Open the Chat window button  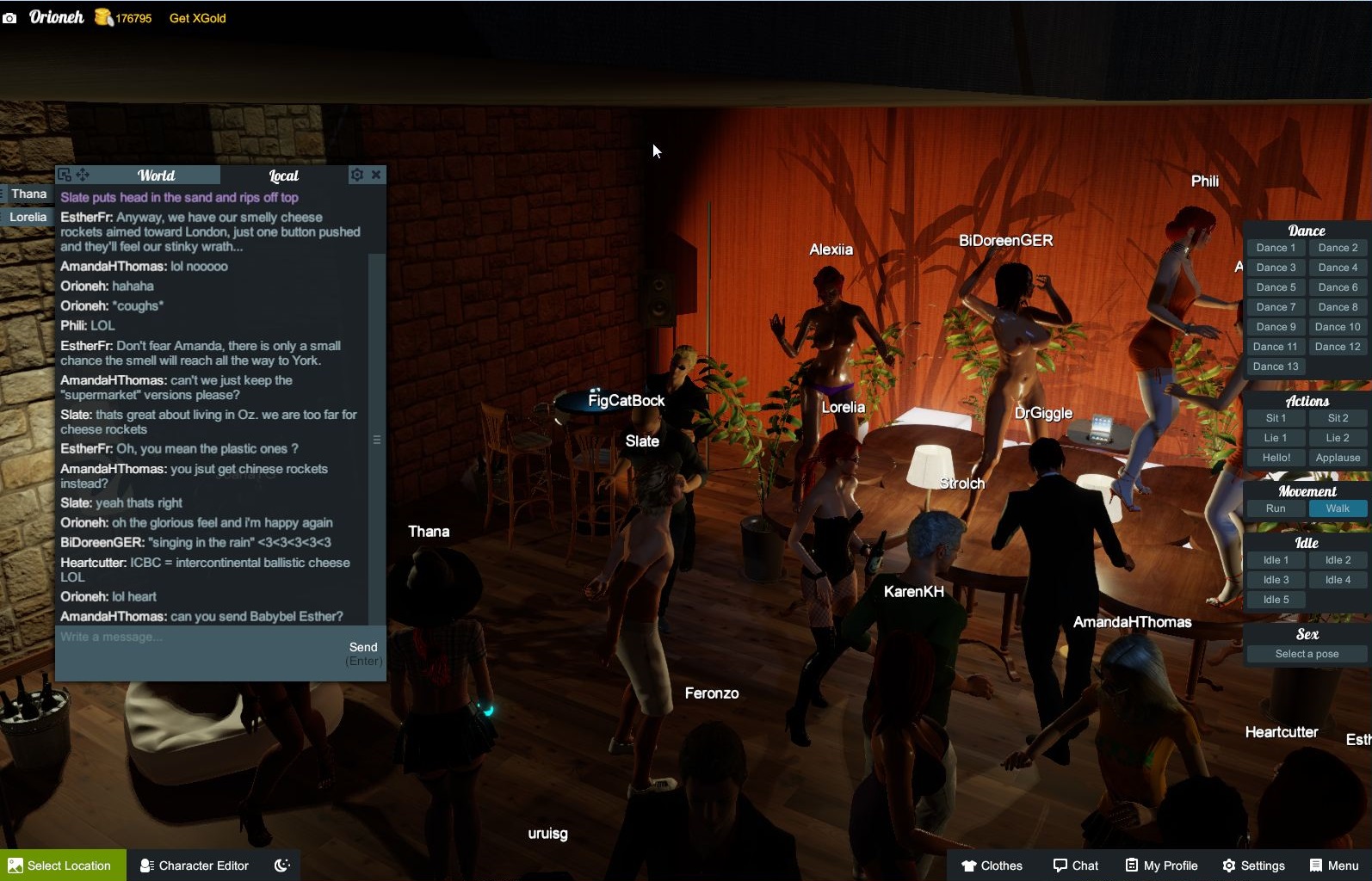[x=1075, y=866]
